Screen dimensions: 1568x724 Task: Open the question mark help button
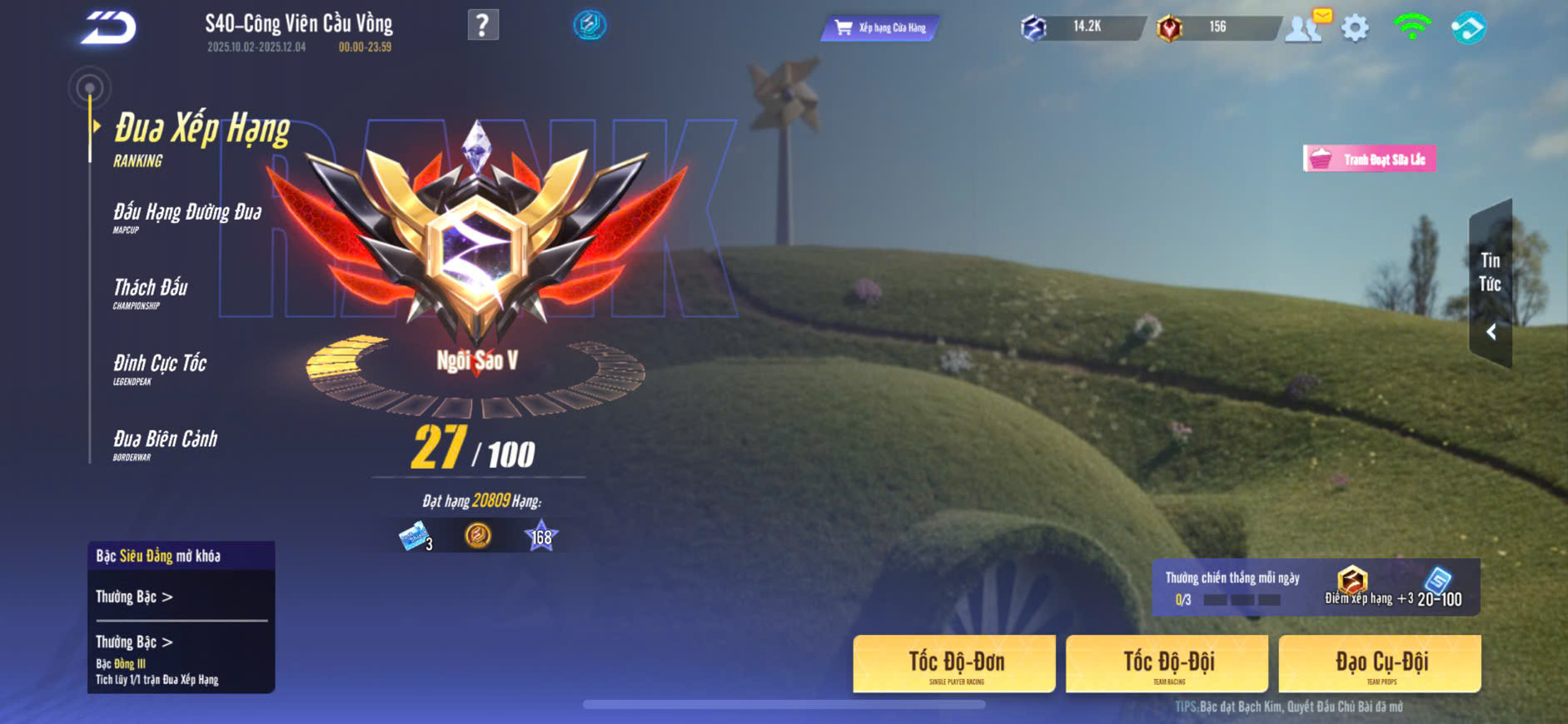483,25
